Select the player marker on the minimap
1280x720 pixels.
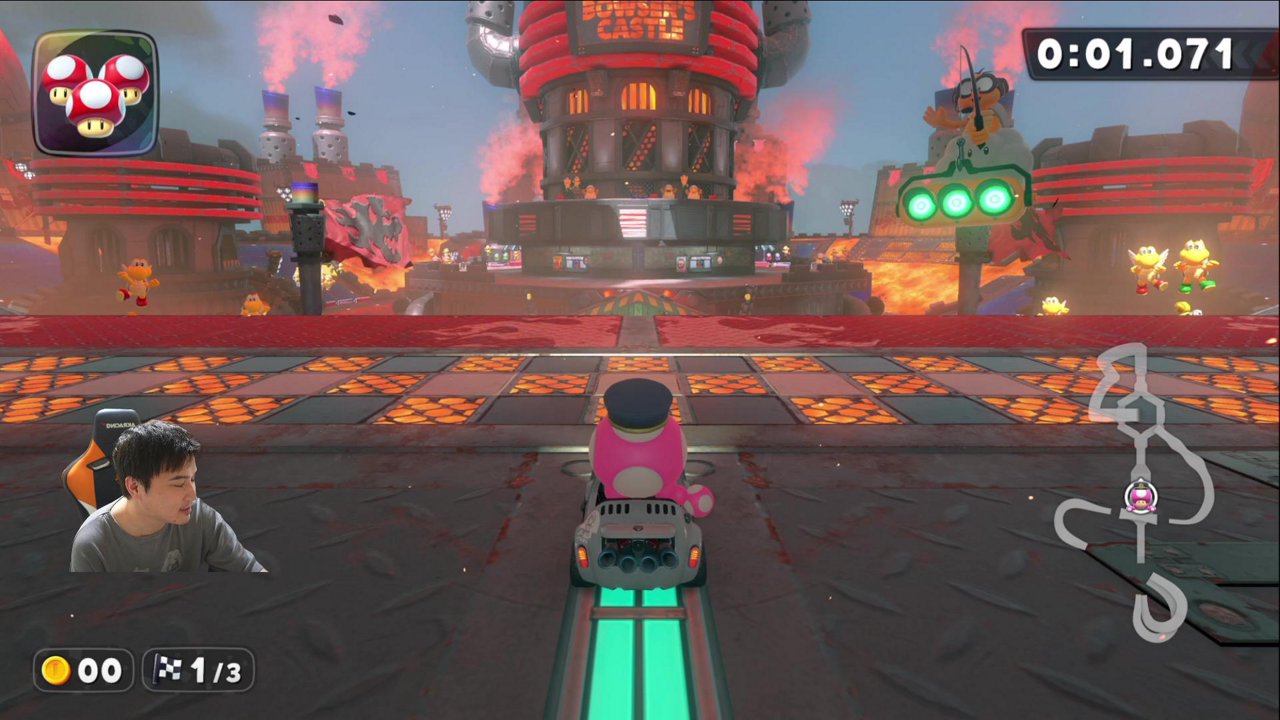(x=1140, y=496)
